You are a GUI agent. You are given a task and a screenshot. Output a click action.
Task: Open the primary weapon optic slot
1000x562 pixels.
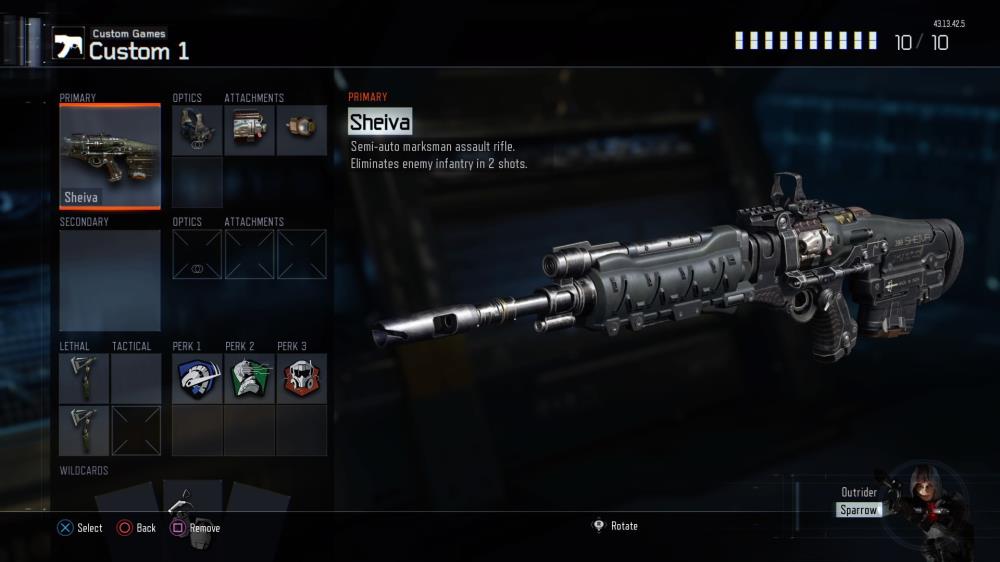pos(196,131)
